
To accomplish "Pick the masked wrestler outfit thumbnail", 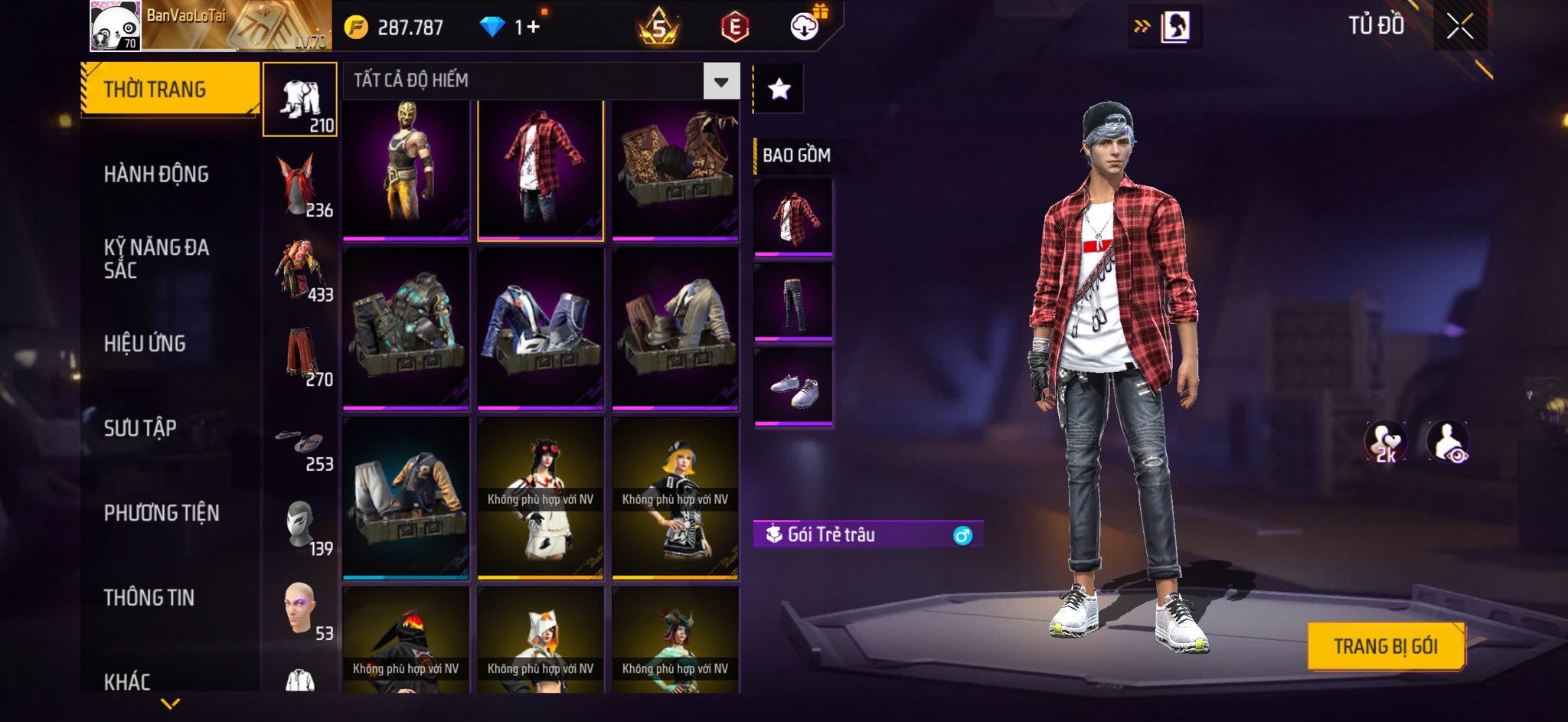I will (406, 170).
